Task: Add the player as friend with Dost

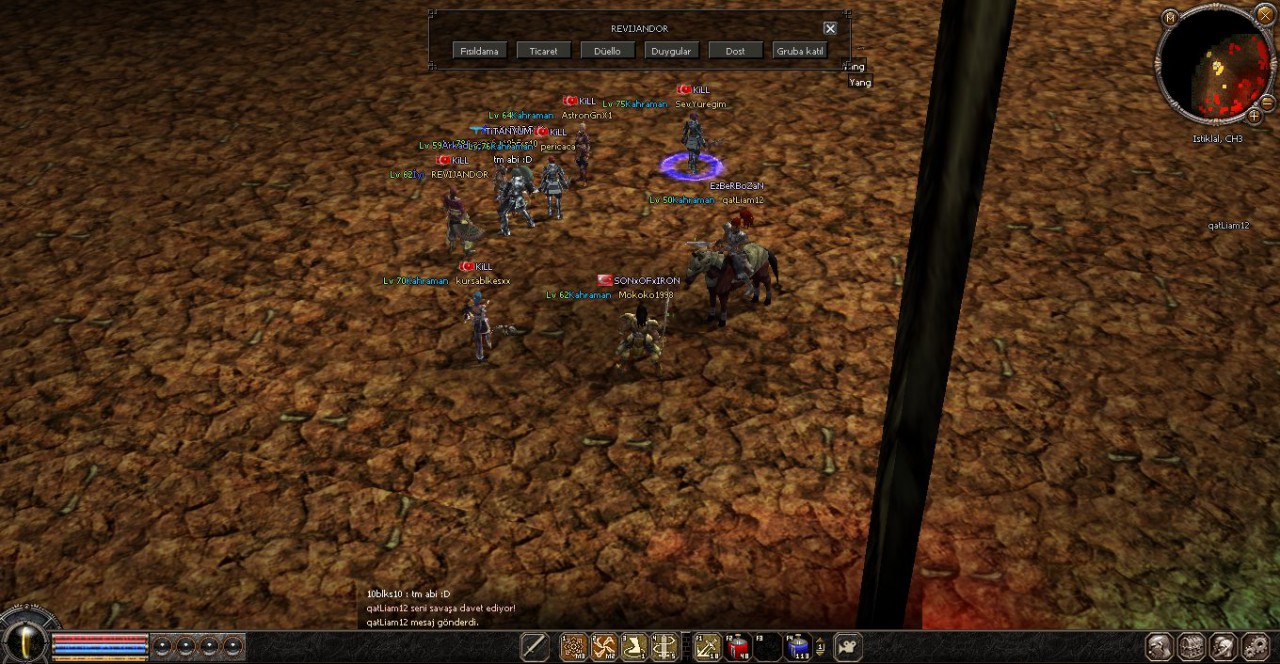Action: point(735,51)
